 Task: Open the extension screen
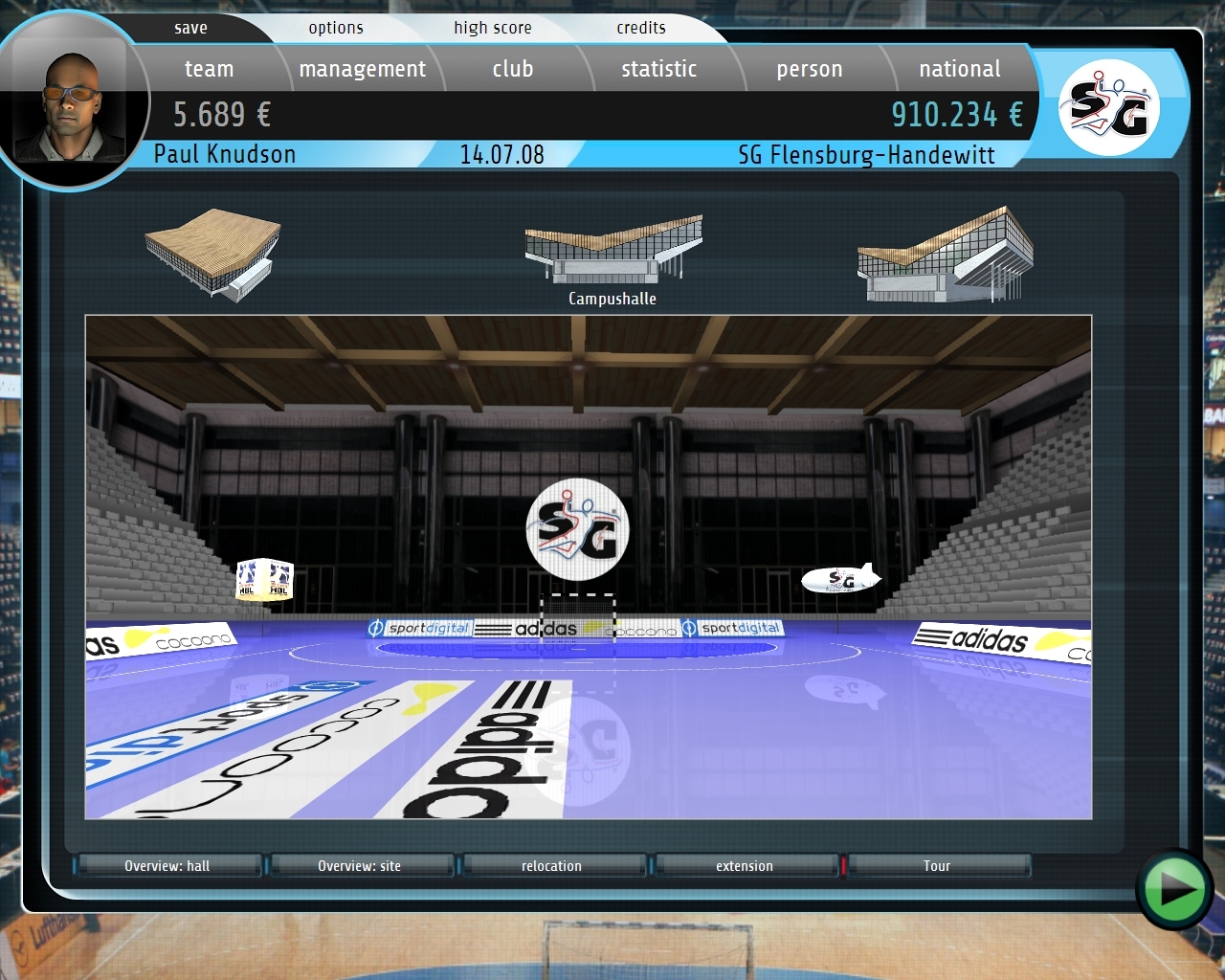point(745,866)
